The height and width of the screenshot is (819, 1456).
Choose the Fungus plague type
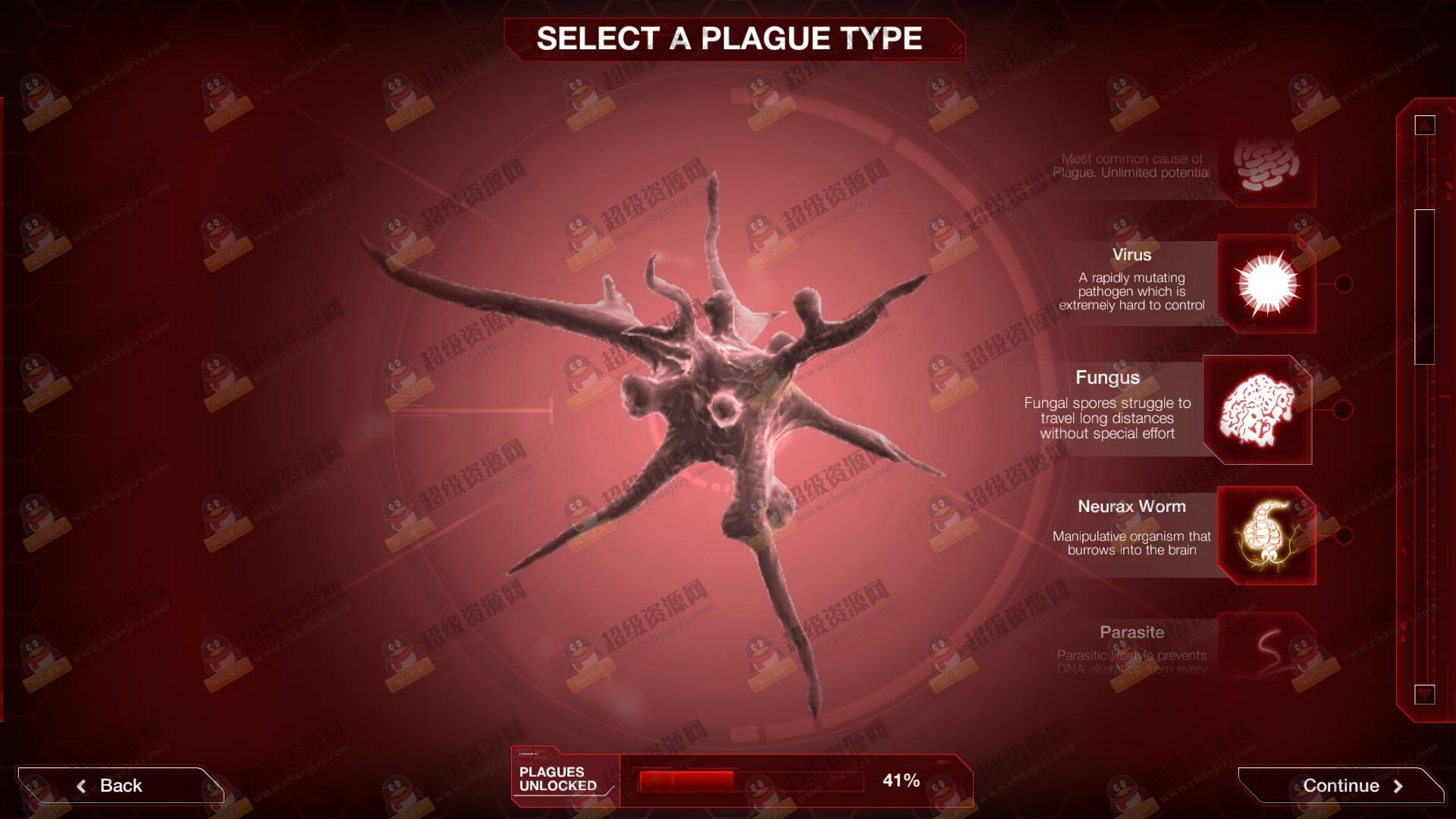(1258, 410)
